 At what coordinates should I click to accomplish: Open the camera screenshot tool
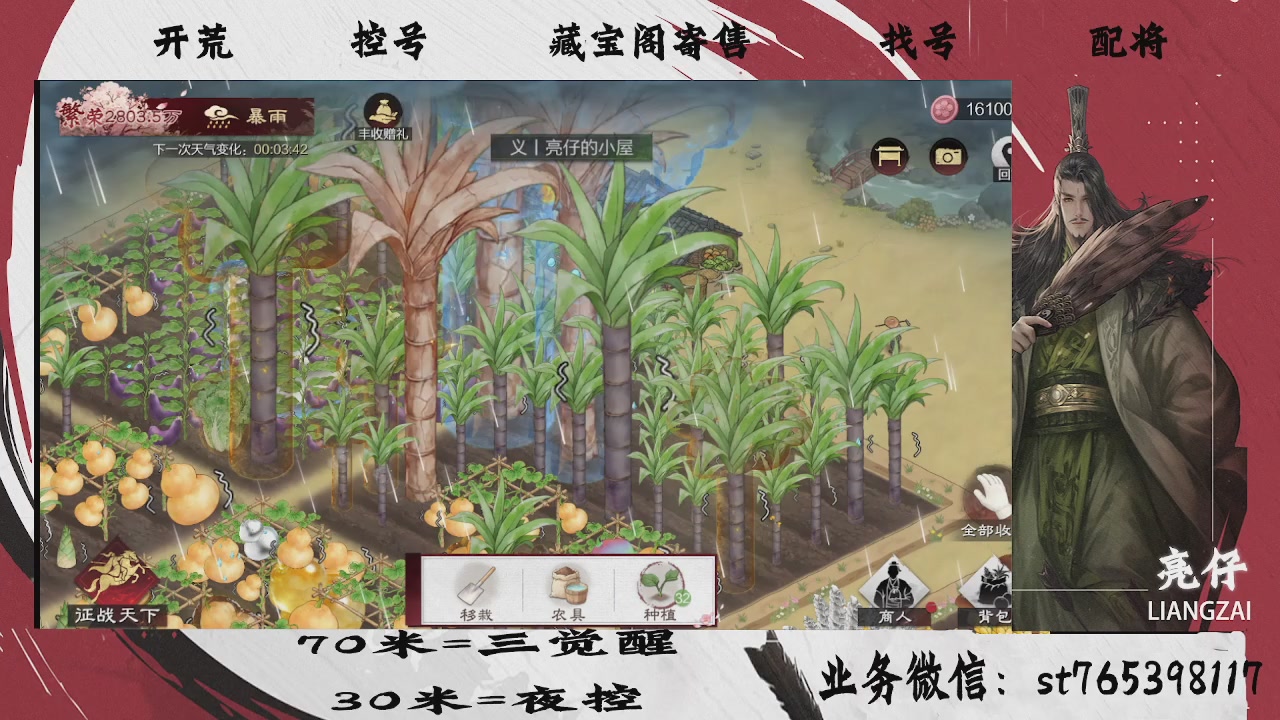pos(948,157)
